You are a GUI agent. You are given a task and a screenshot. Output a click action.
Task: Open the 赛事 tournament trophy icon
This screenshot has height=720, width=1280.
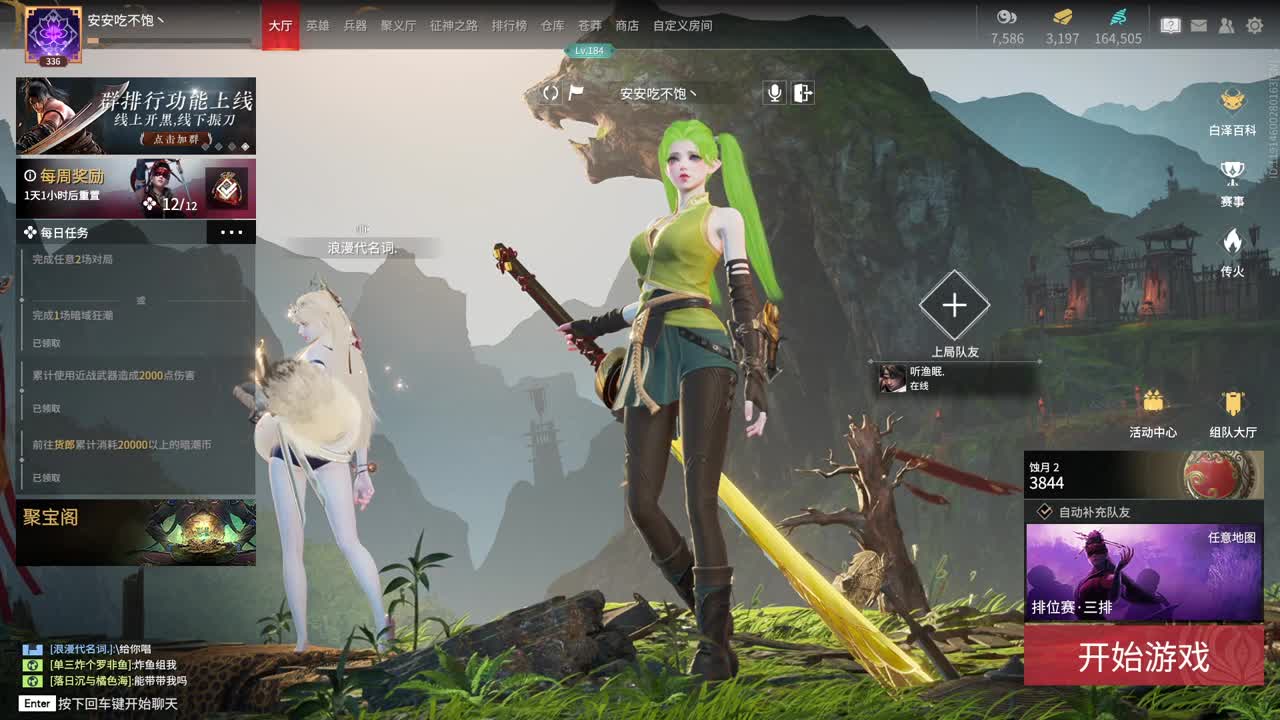click(1232, 183)
